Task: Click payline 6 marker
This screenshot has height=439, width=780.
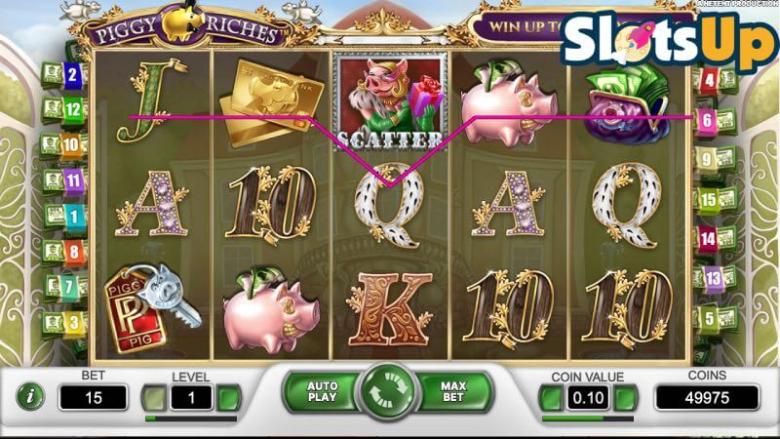Action: [x=706, y=121]
